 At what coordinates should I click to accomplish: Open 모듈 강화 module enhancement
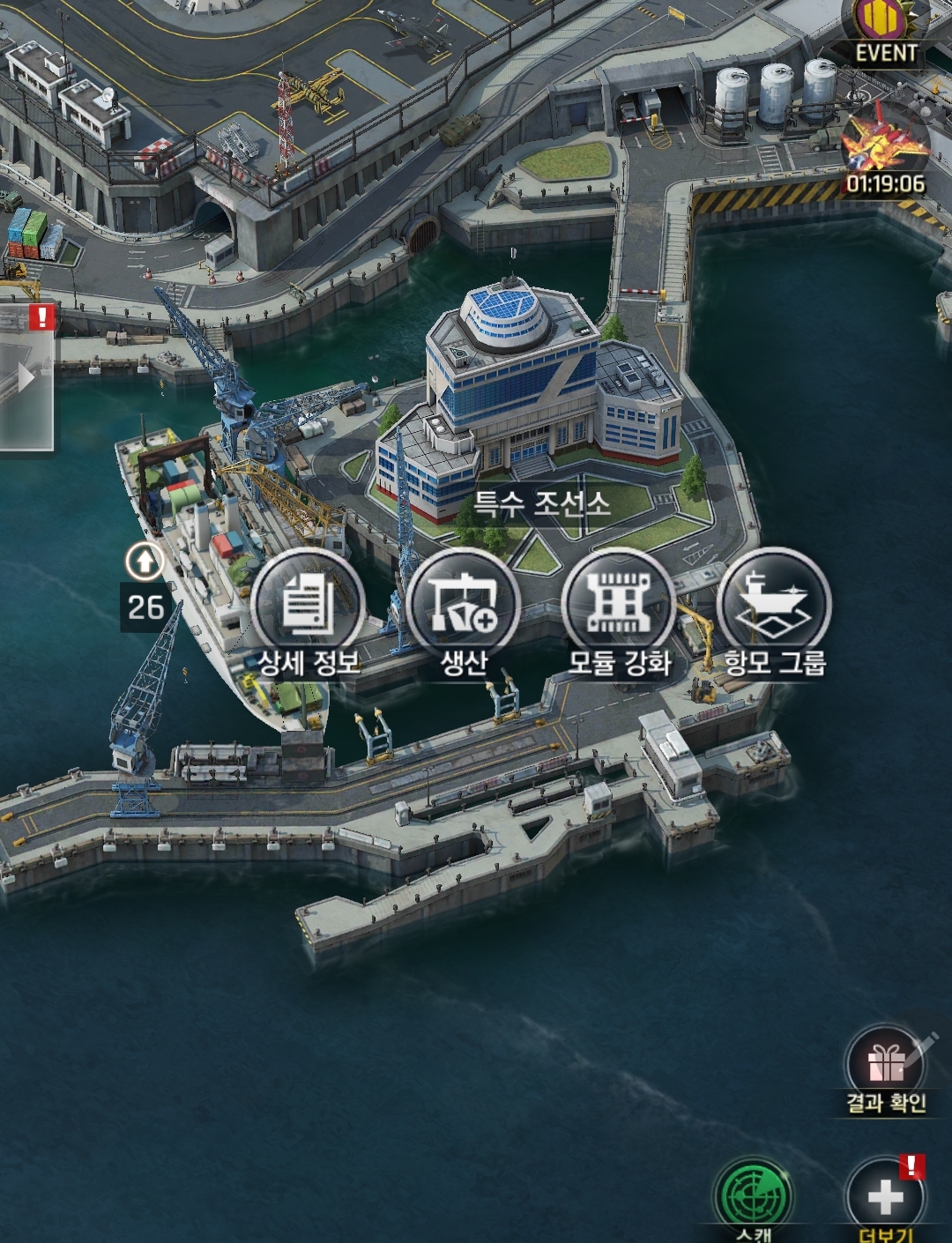coord(619,604)
